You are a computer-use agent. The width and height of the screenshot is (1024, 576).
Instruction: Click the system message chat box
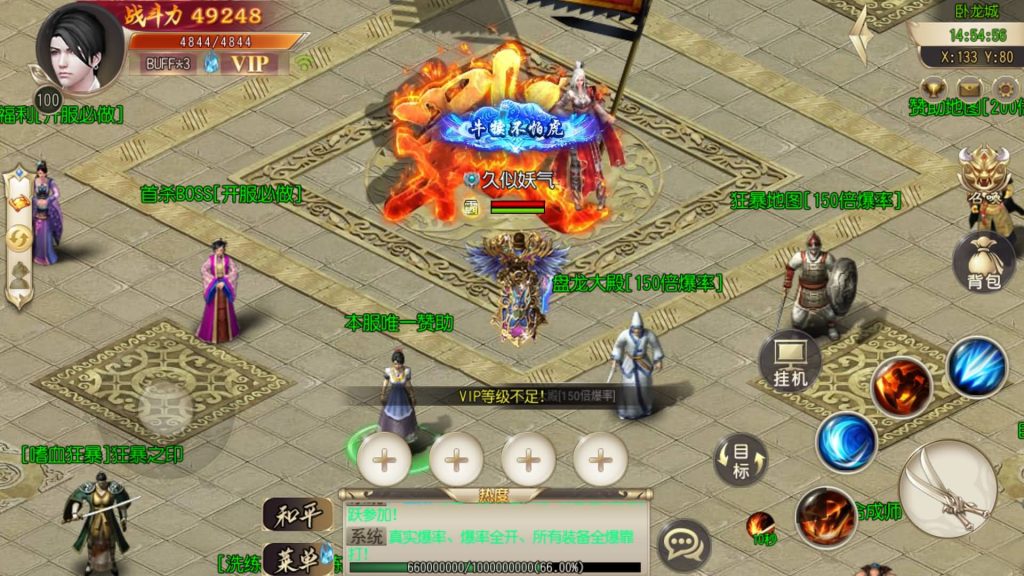(x=495, y=530)
